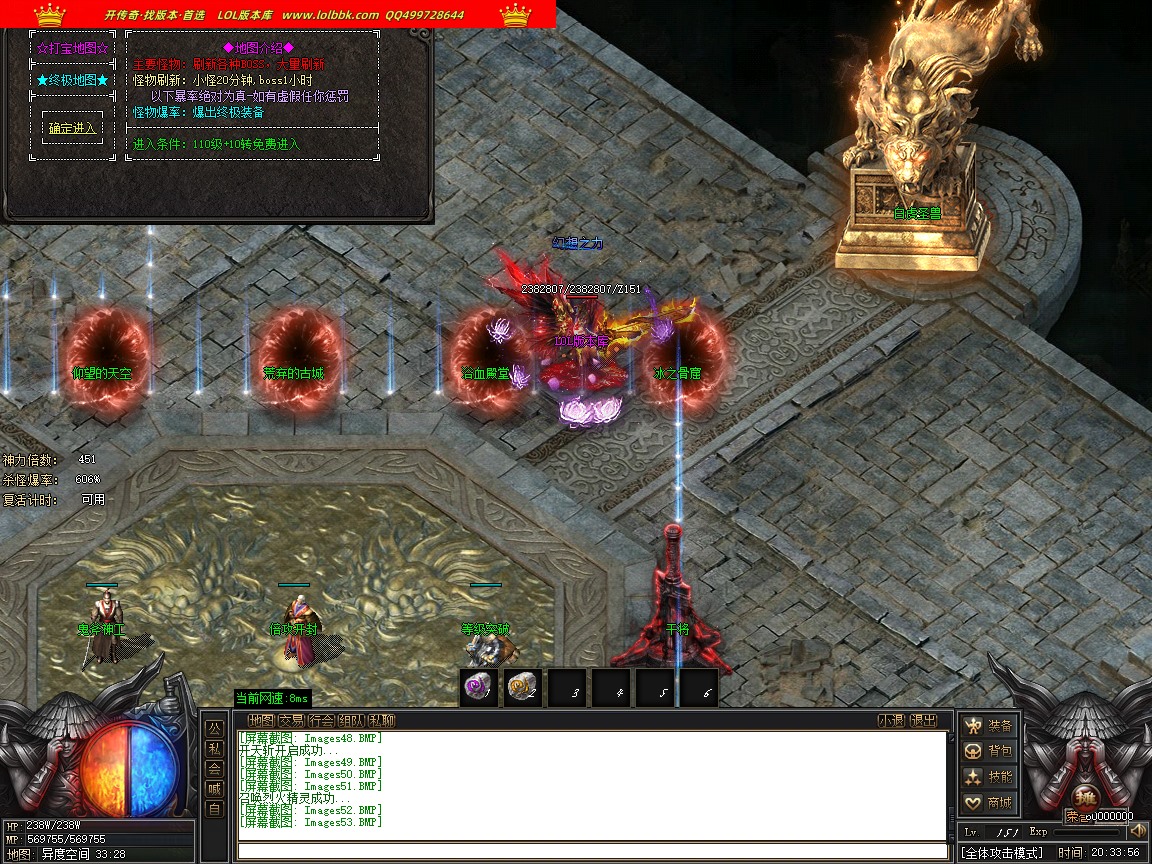Open the 商城 shop

(x=988, y=803)
